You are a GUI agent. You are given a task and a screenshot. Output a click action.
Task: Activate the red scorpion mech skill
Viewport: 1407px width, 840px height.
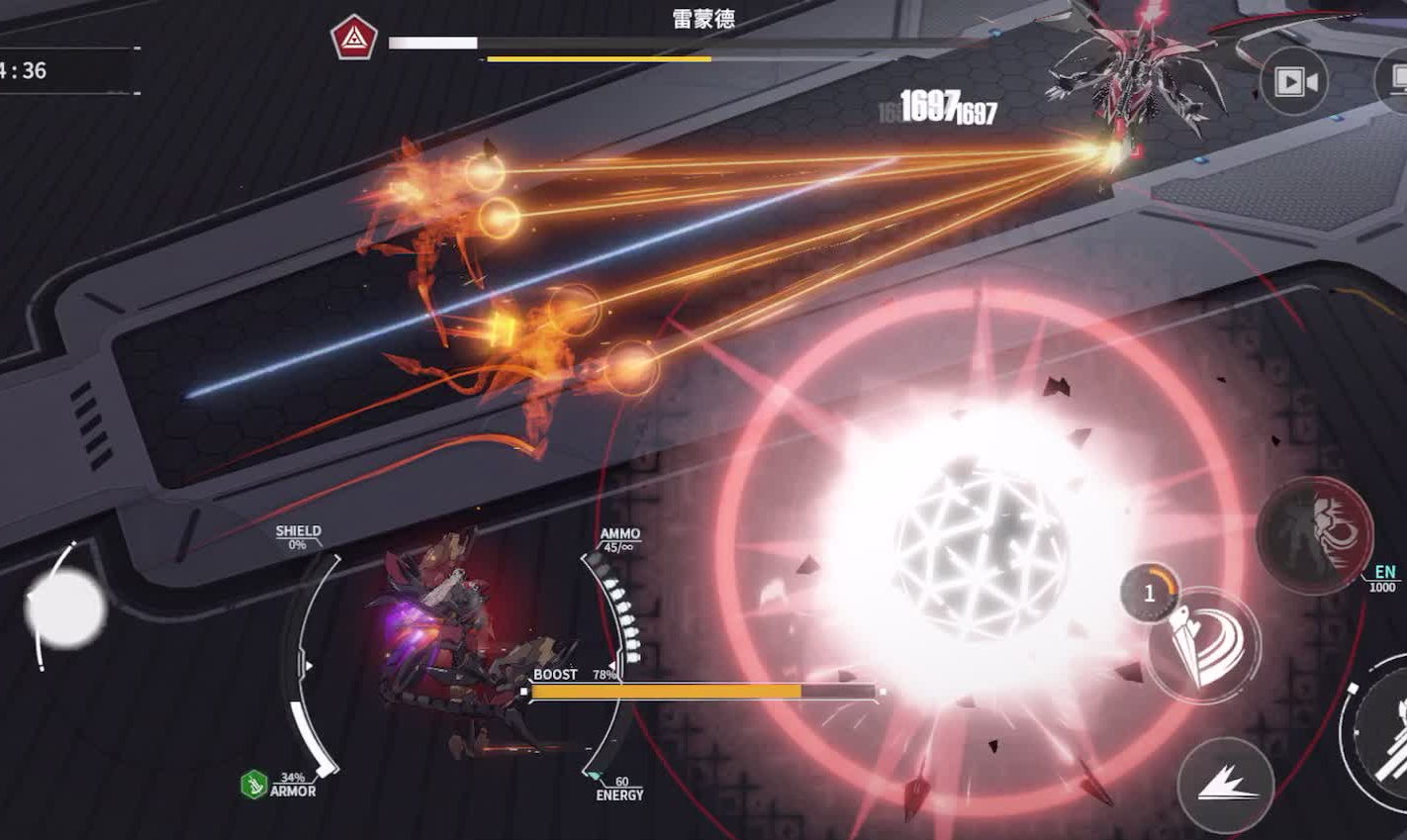(x=1314, y=535)
